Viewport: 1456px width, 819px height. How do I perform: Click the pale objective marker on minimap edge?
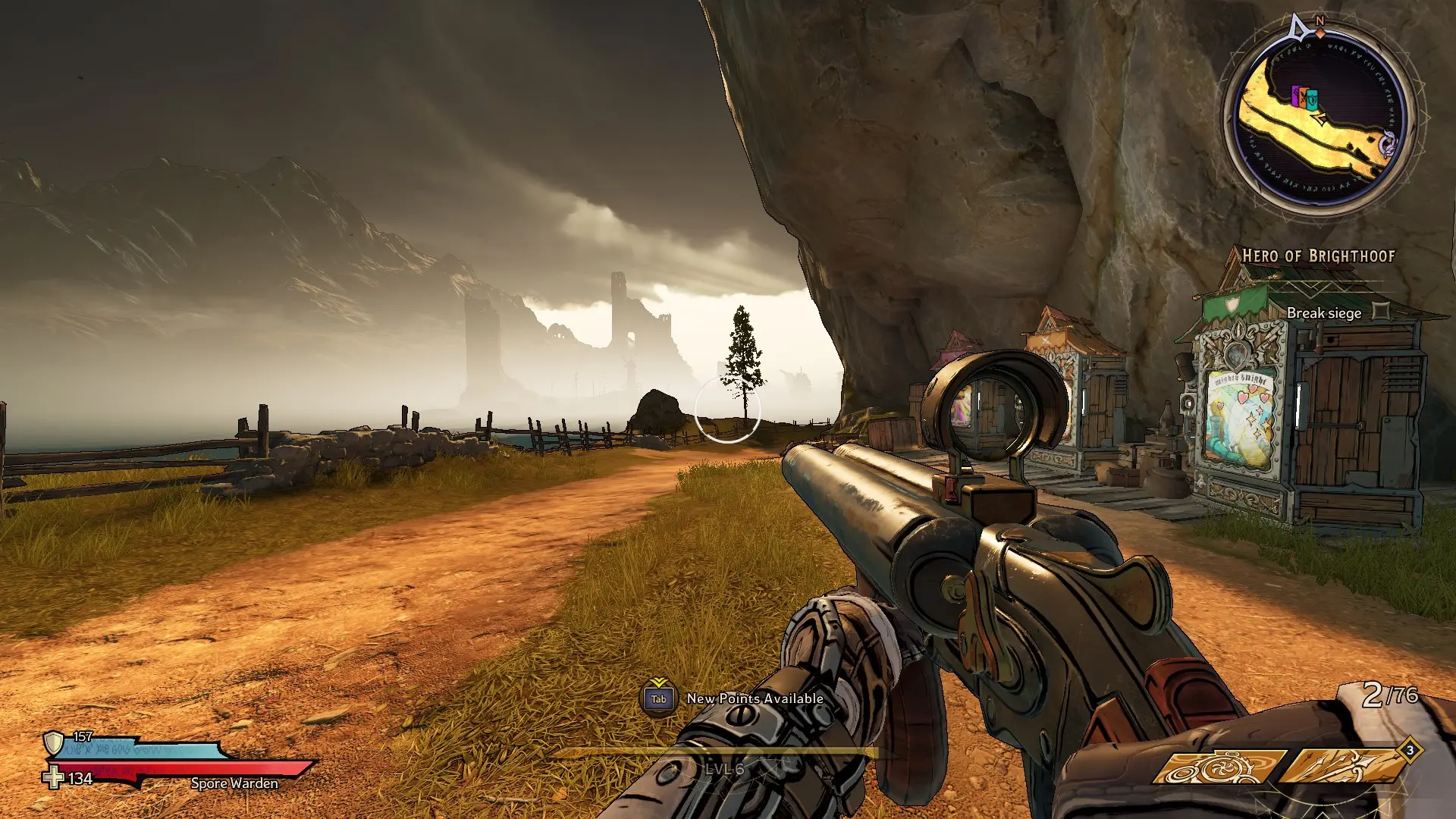click(1389, 144)
